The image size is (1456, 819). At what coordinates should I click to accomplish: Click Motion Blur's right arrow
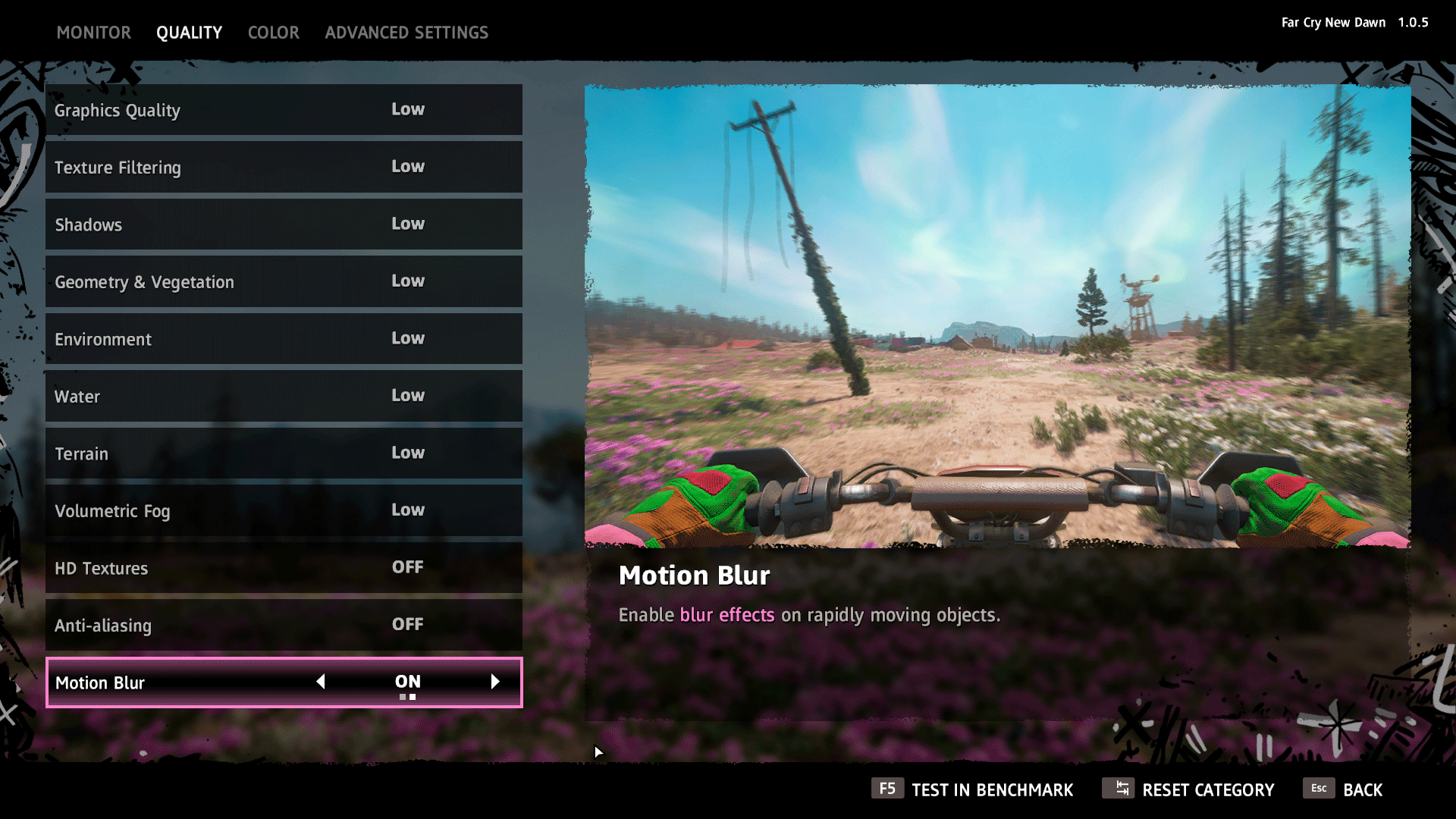point(495,682)
